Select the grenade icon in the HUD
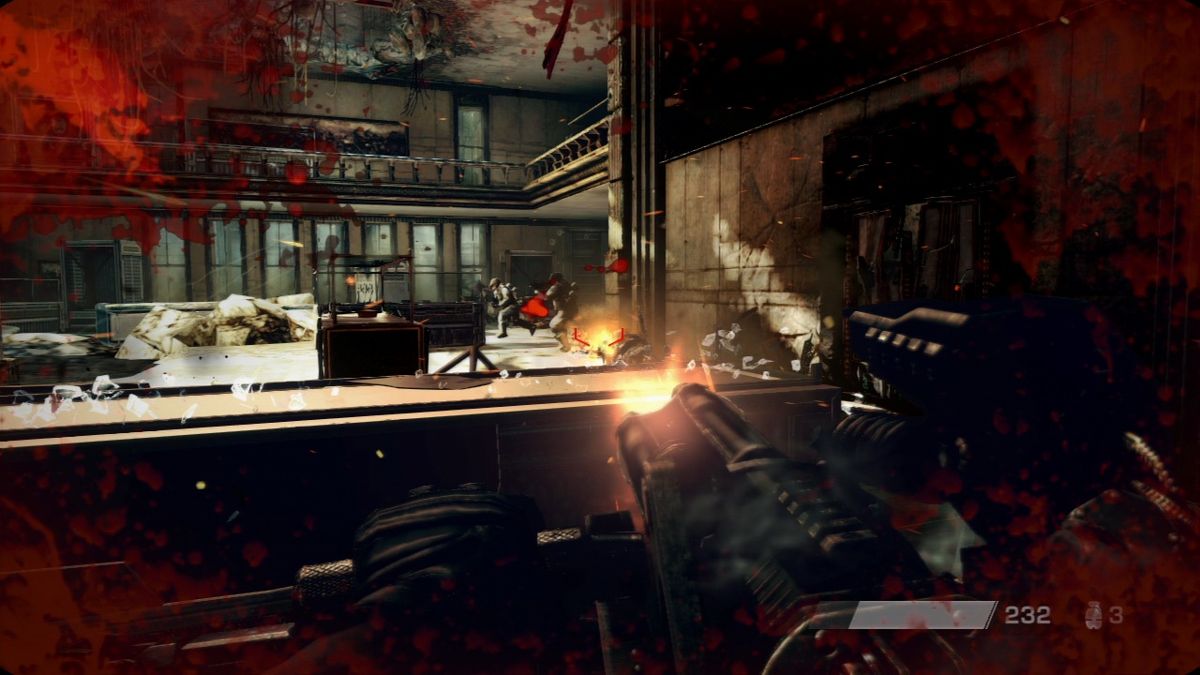 1094,615
